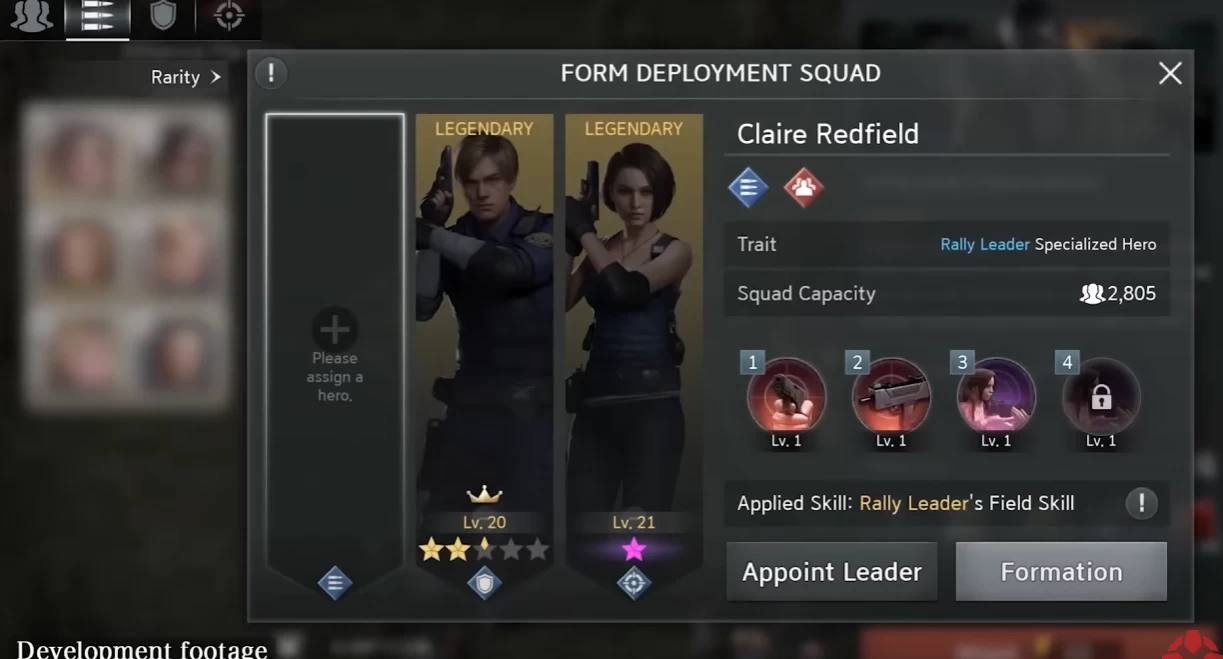Image resolution: width=1223 pixels, height=659 pixels.
Task: View skill 1 hand with pistol icon
Action: 786,397
